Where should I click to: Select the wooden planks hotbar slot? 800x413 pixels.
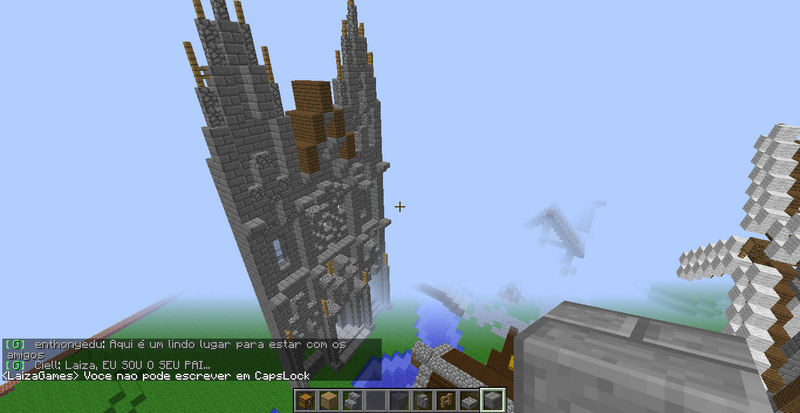[328, 401]
